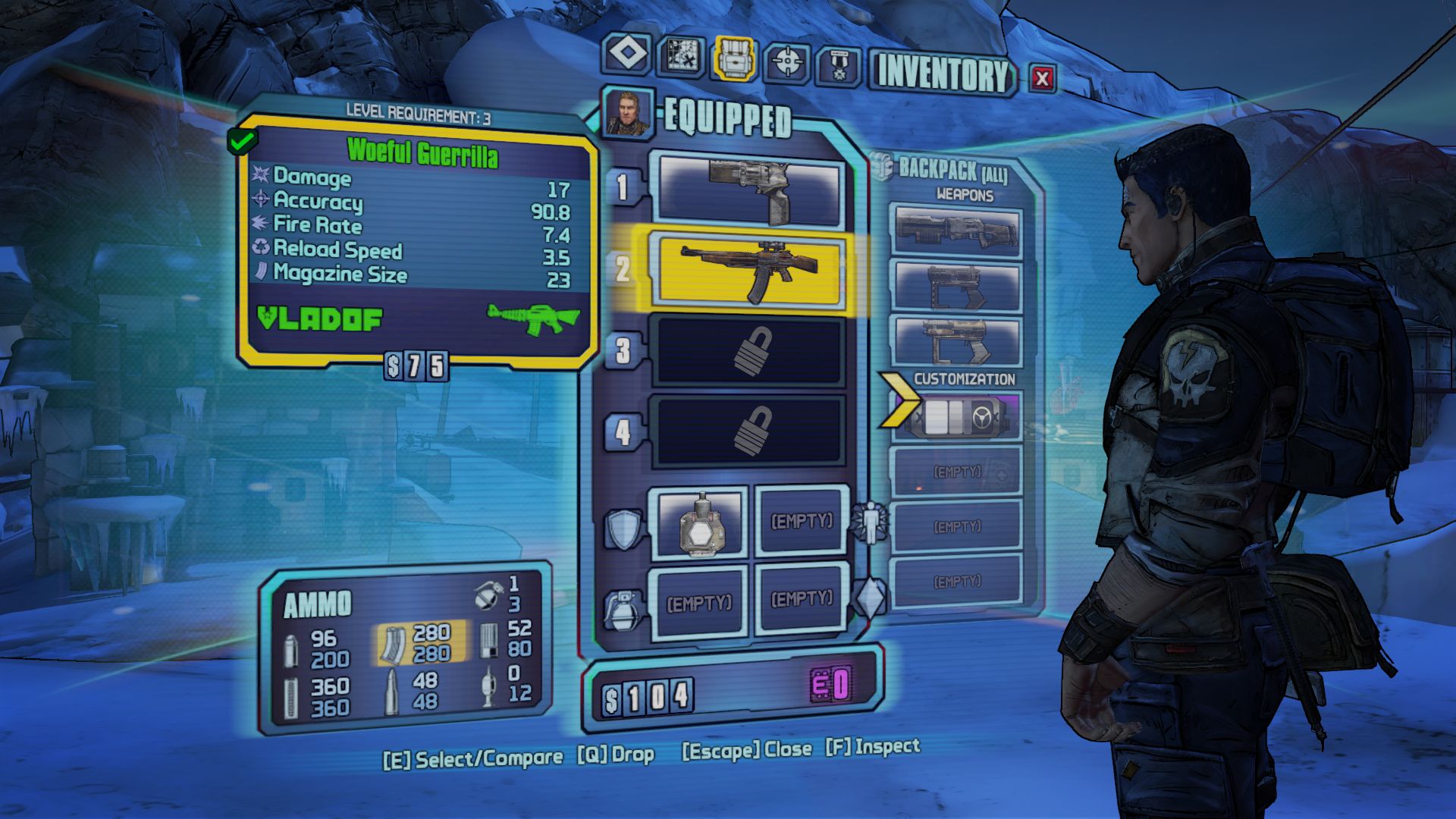Choose the Woeful Guerrilla rifle in slot 2
This screenshot has width=1456, height=819.
click(750, 271)
